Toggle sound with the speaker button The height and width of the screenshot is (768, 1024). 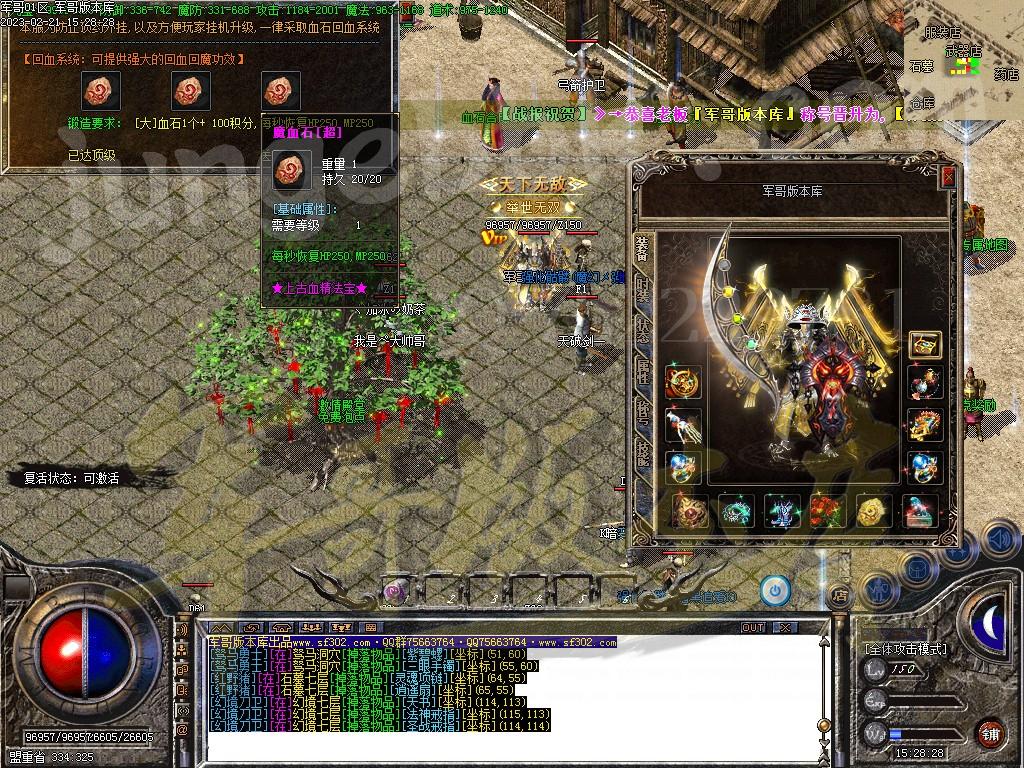click(x=1000, y=540)
